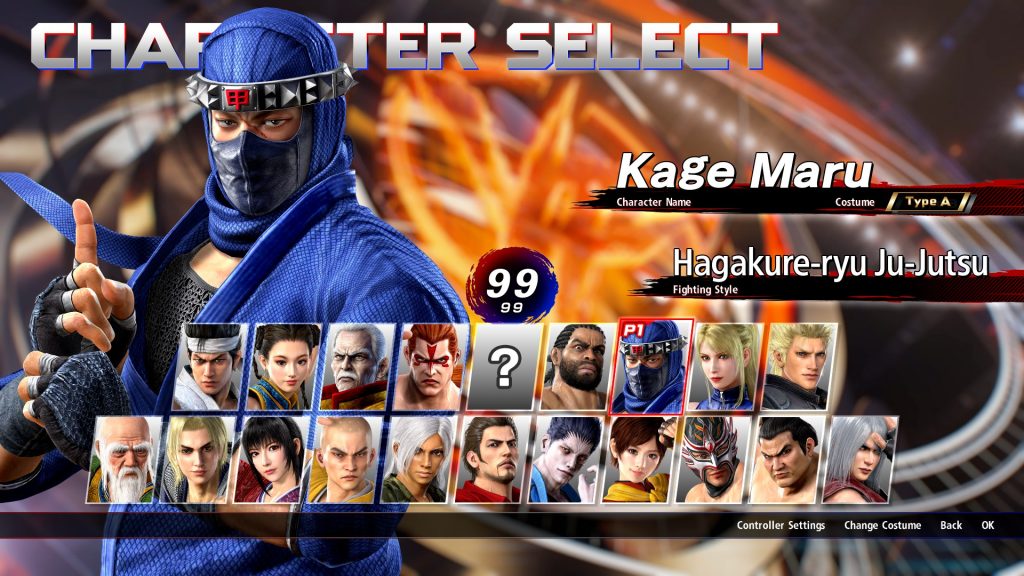Select the red-haired face-painted fighter

[433, 367]
